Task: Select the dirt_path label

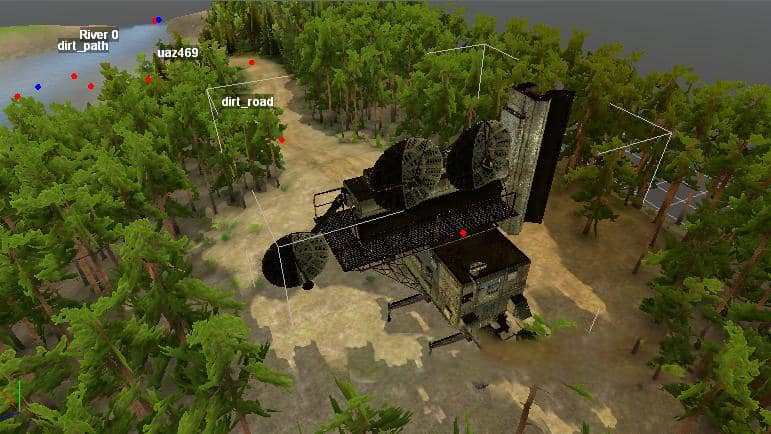Action: point(82,46)
